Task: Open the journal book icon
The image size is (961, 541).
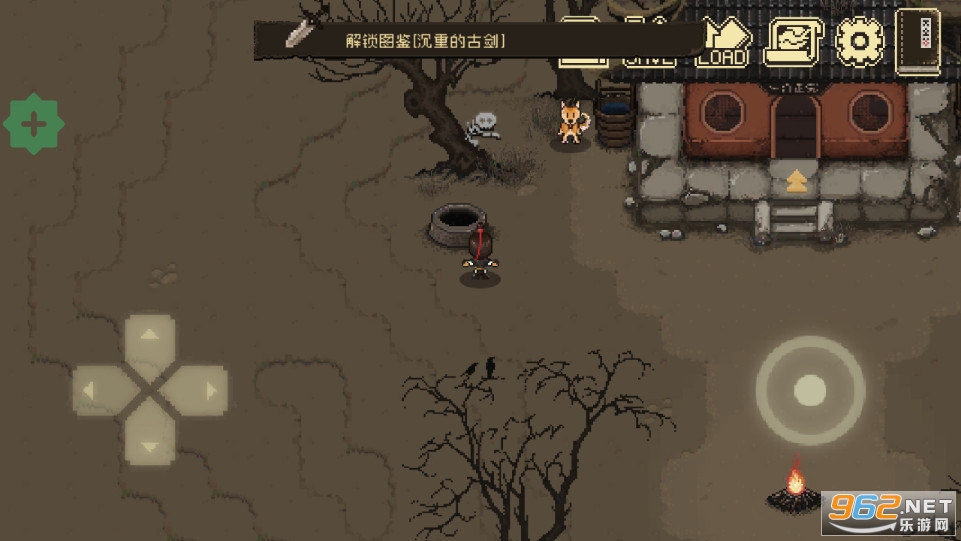Action: click(x=917, y=40)
